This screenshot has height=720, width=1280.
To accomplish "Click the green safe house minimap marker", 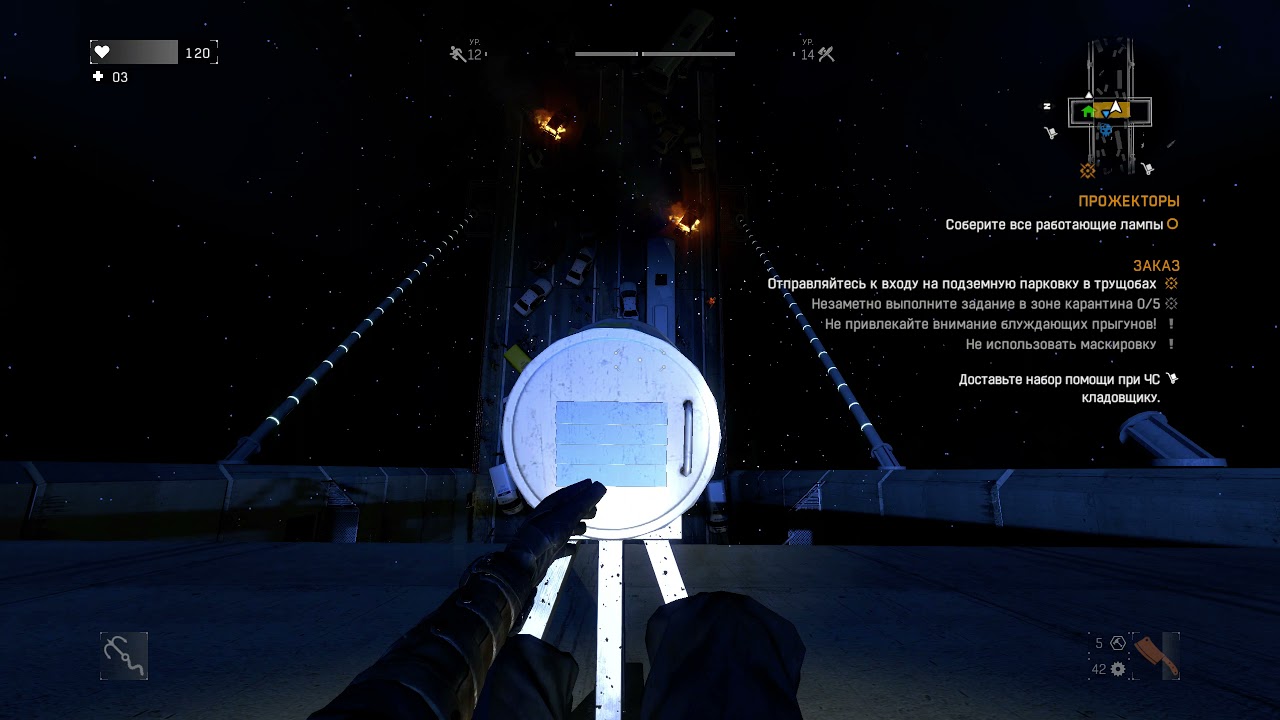I will pos(1088,111).
